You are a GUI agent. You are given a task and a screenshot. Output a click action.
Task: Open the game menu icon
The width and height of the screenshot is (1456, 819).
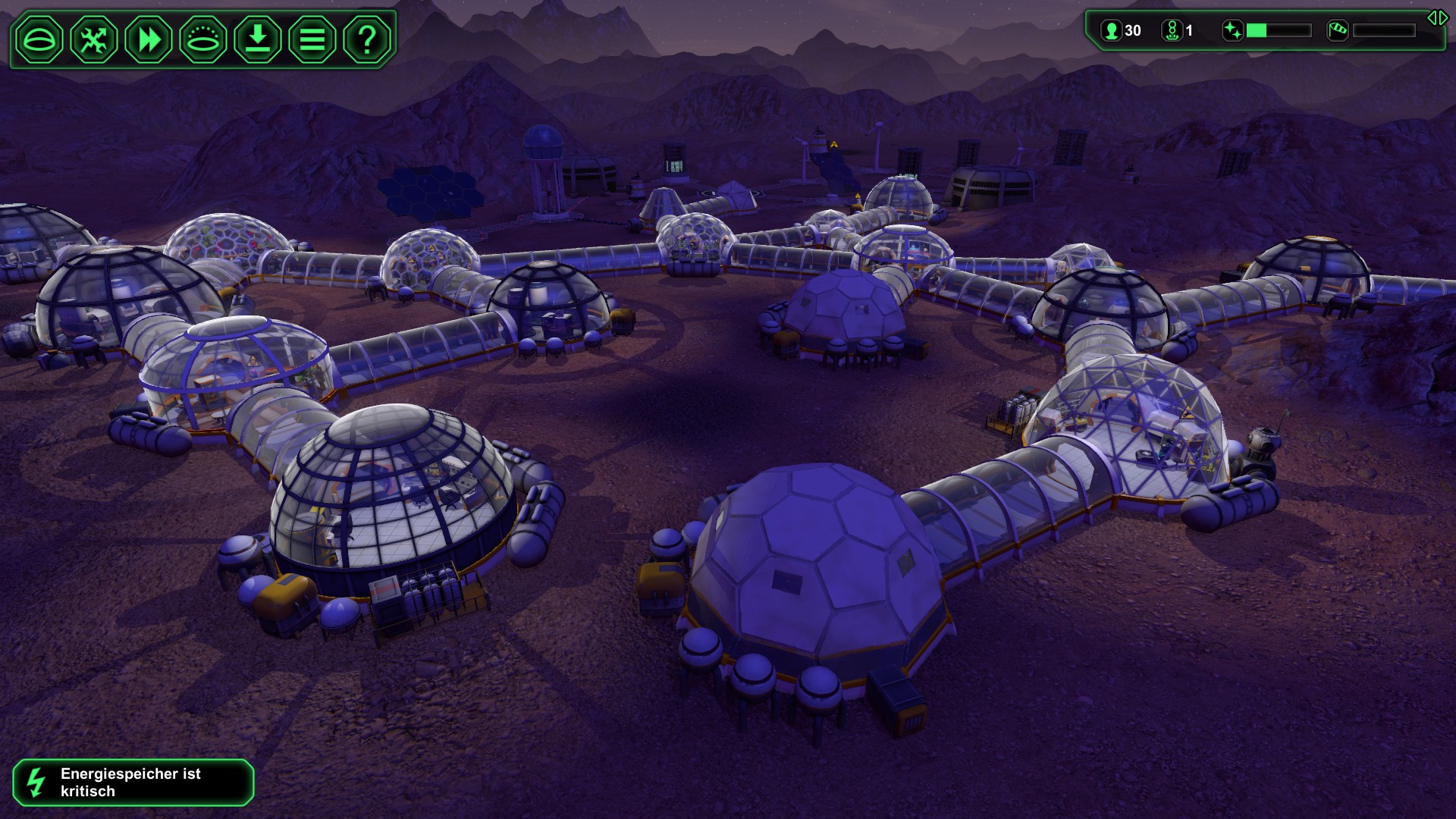pyautogui.click(x=312, y=39)
